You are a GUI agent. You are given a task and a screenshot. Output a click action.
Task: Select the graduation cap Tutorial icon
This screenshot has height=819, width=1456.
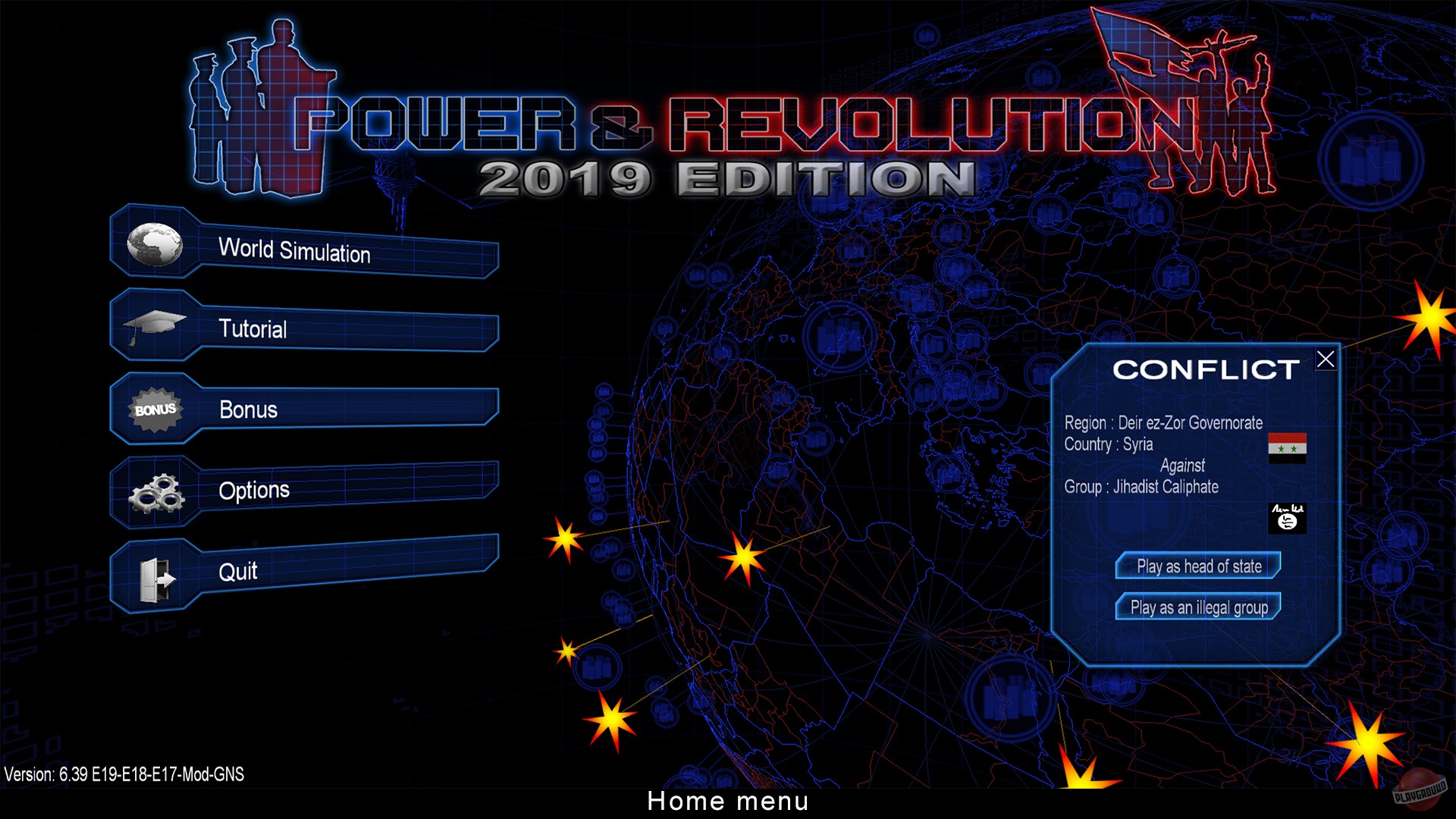[155, 325]
